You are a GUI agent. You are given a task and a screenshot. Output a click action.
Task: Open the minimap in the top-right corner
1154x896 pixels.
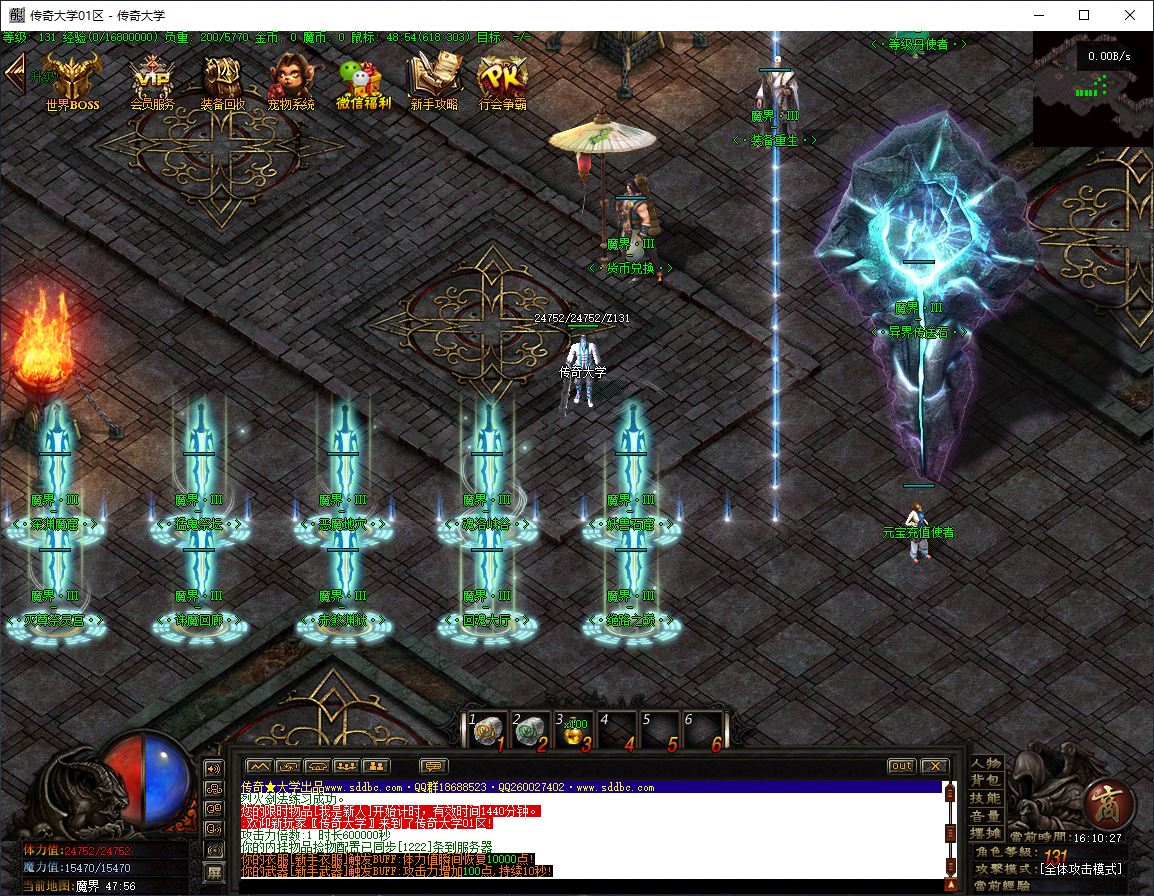(1092, 89)
